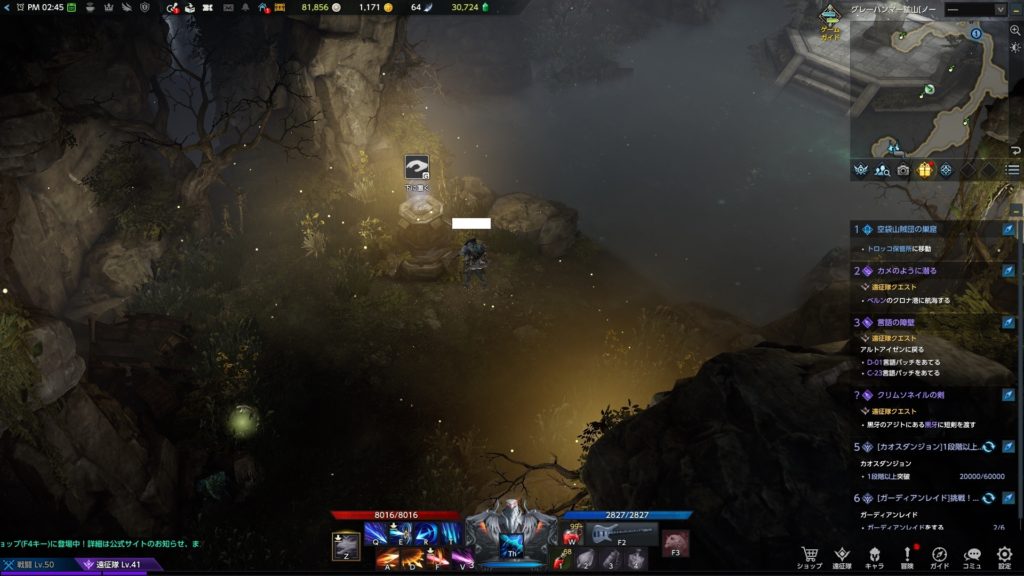Open the コミュ (Community) menu
This screenshot has height=576, width=1024.
point(972,555)
